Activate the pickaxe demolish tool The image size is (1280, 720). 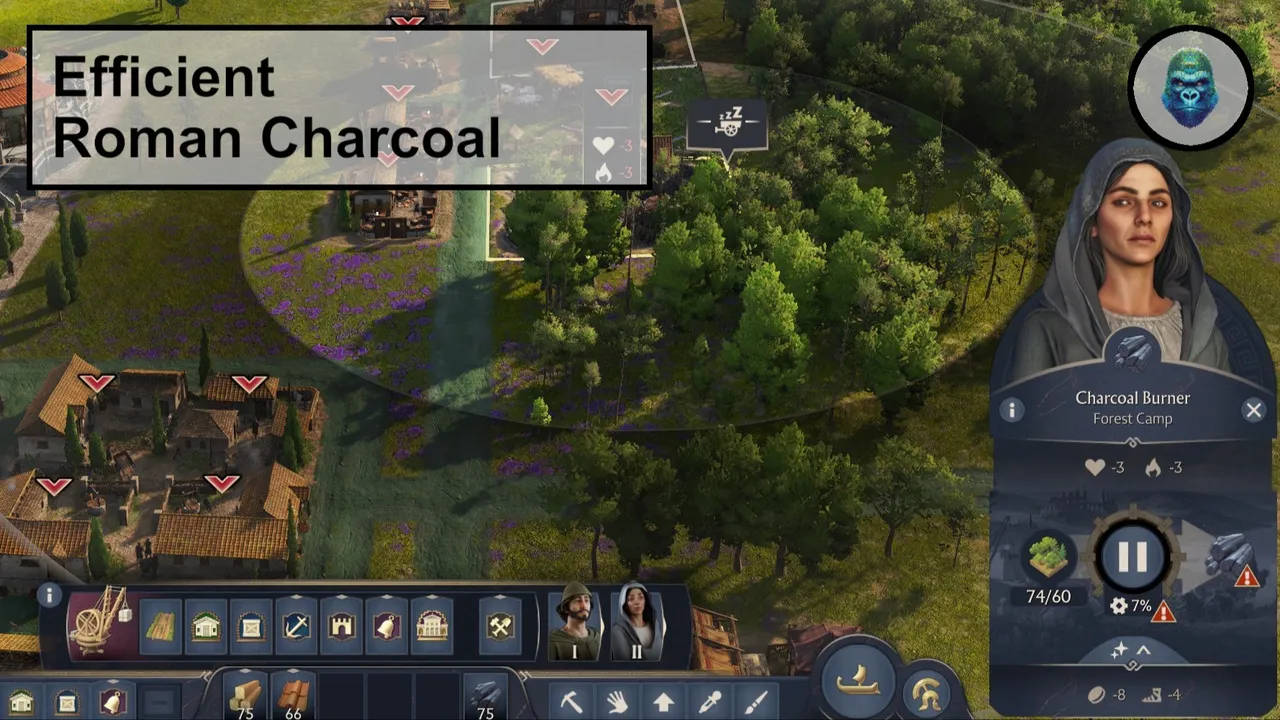(x=571, y=702)
